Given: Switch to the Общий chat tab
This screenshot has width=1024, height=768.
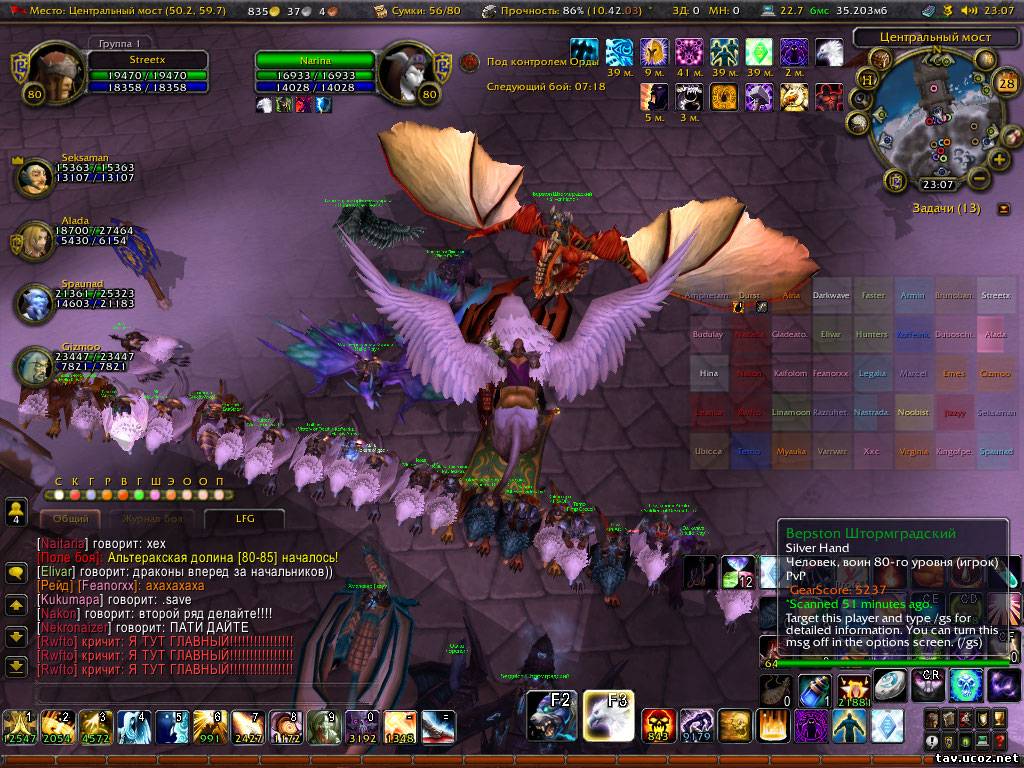Looking at the screenshot, I should pos(70,519).
